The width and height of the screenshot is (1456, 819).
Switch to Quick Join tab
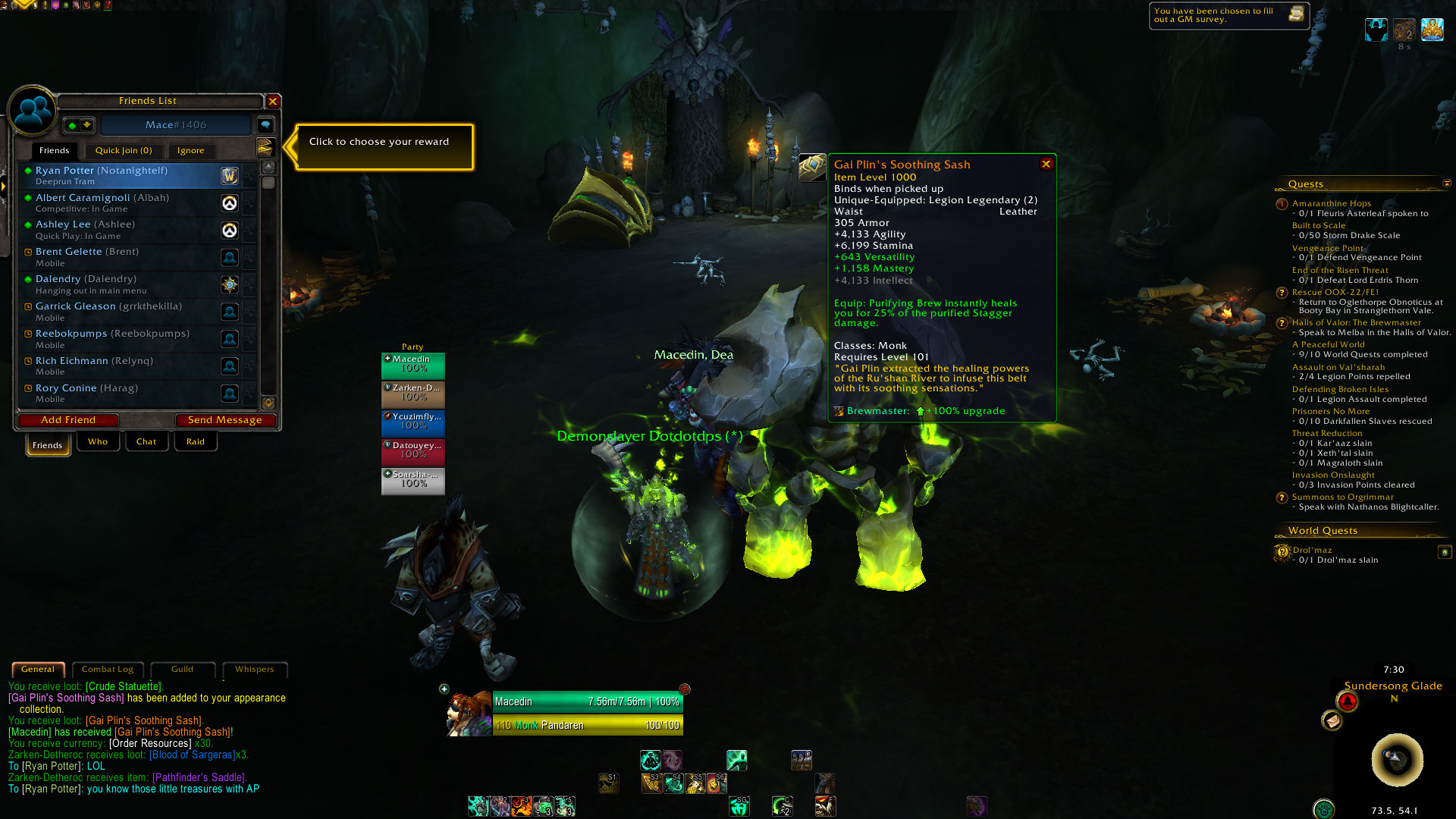124,151
